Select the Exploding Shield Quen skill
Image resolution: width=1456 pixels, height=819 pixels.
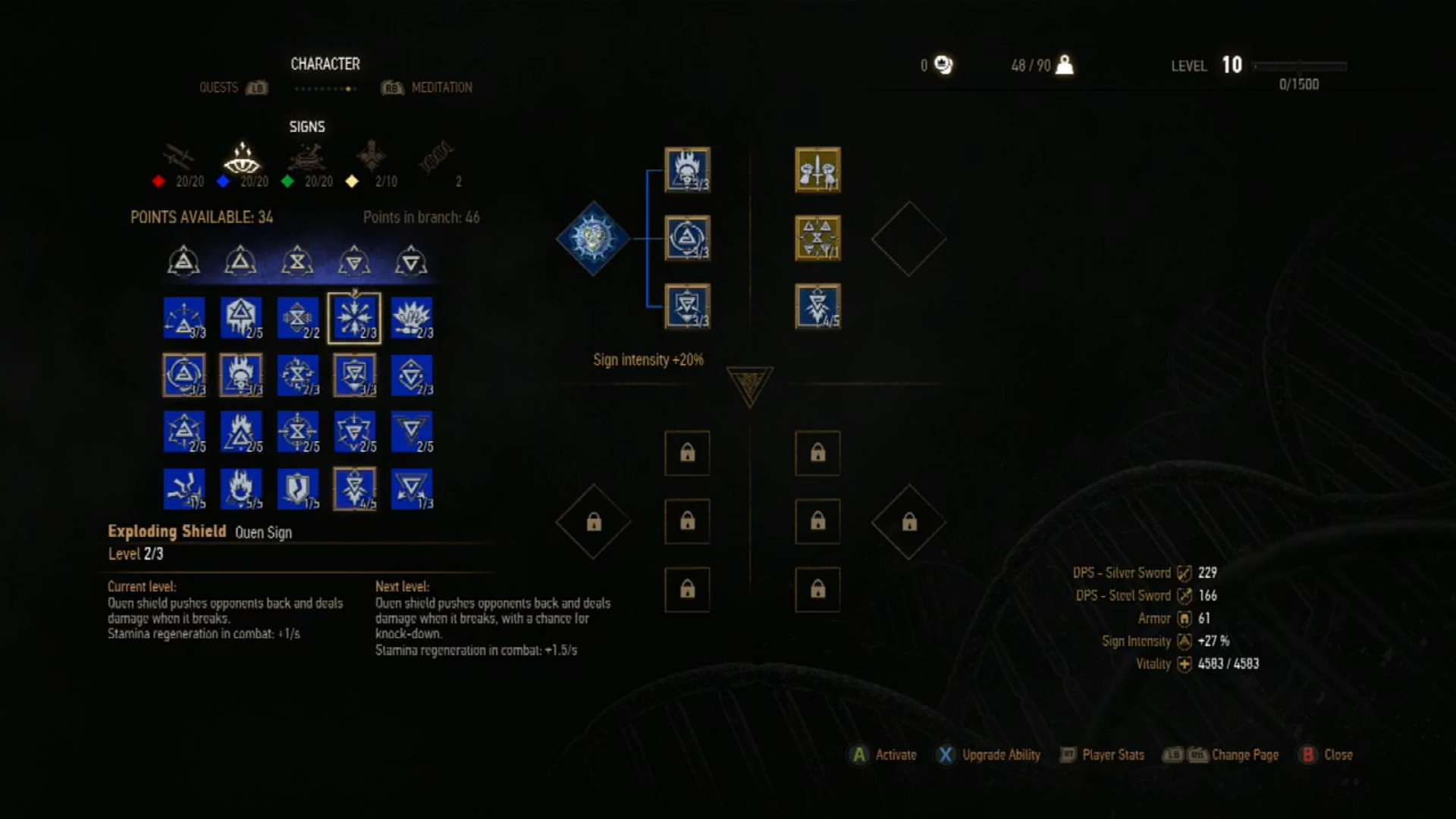tap(354, 318)
